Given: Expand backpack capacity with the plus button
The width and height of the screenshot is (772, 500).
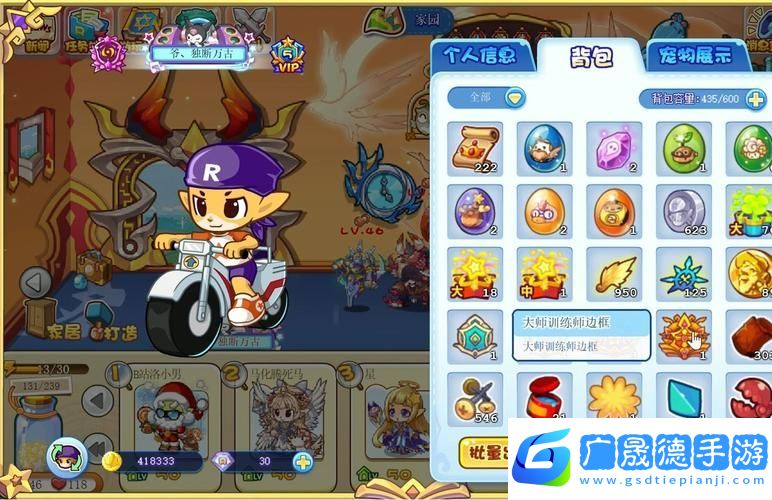Looking at the screenshot, I should pyautogui.click(x=755, y=98).
